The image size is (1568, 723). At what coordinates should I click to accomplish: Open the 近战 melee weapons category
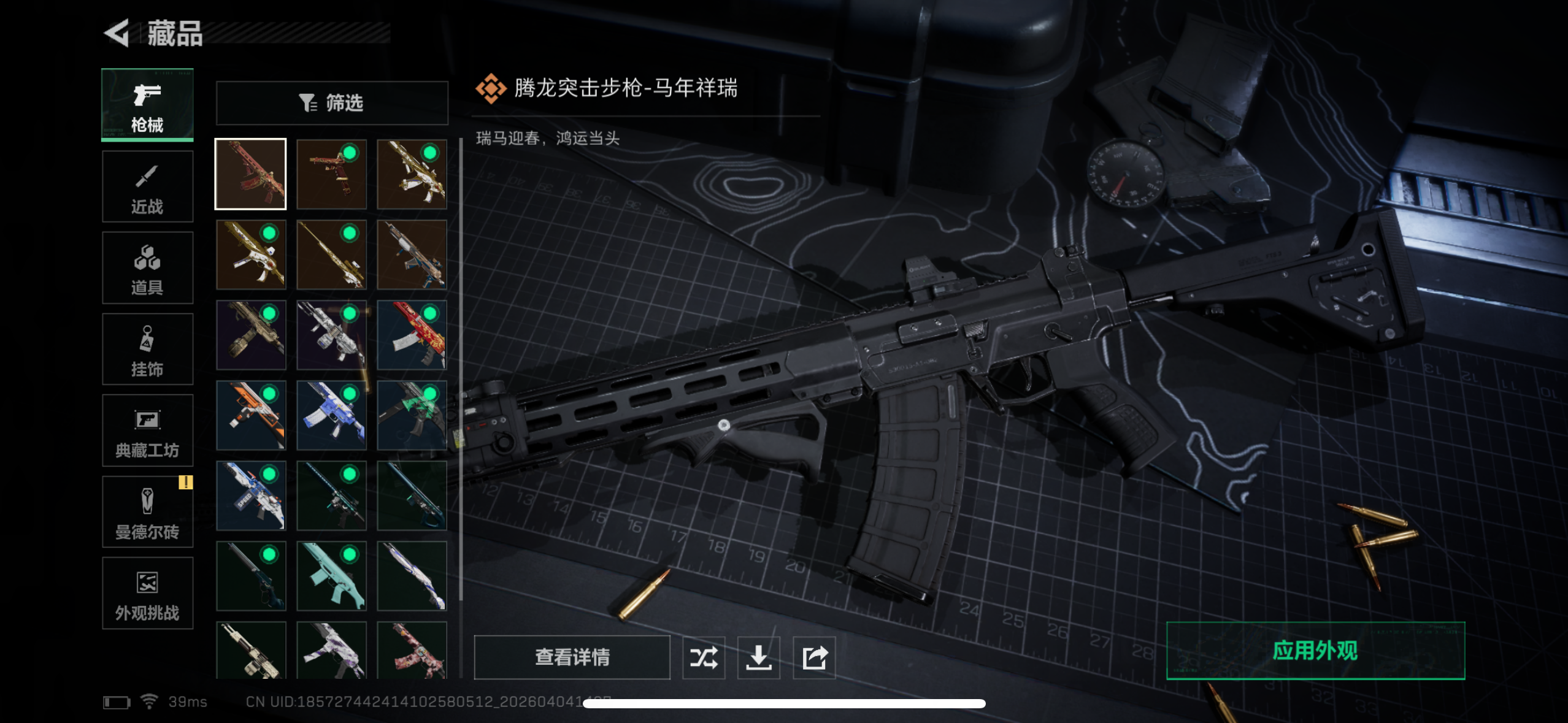(x=147, y=186)
